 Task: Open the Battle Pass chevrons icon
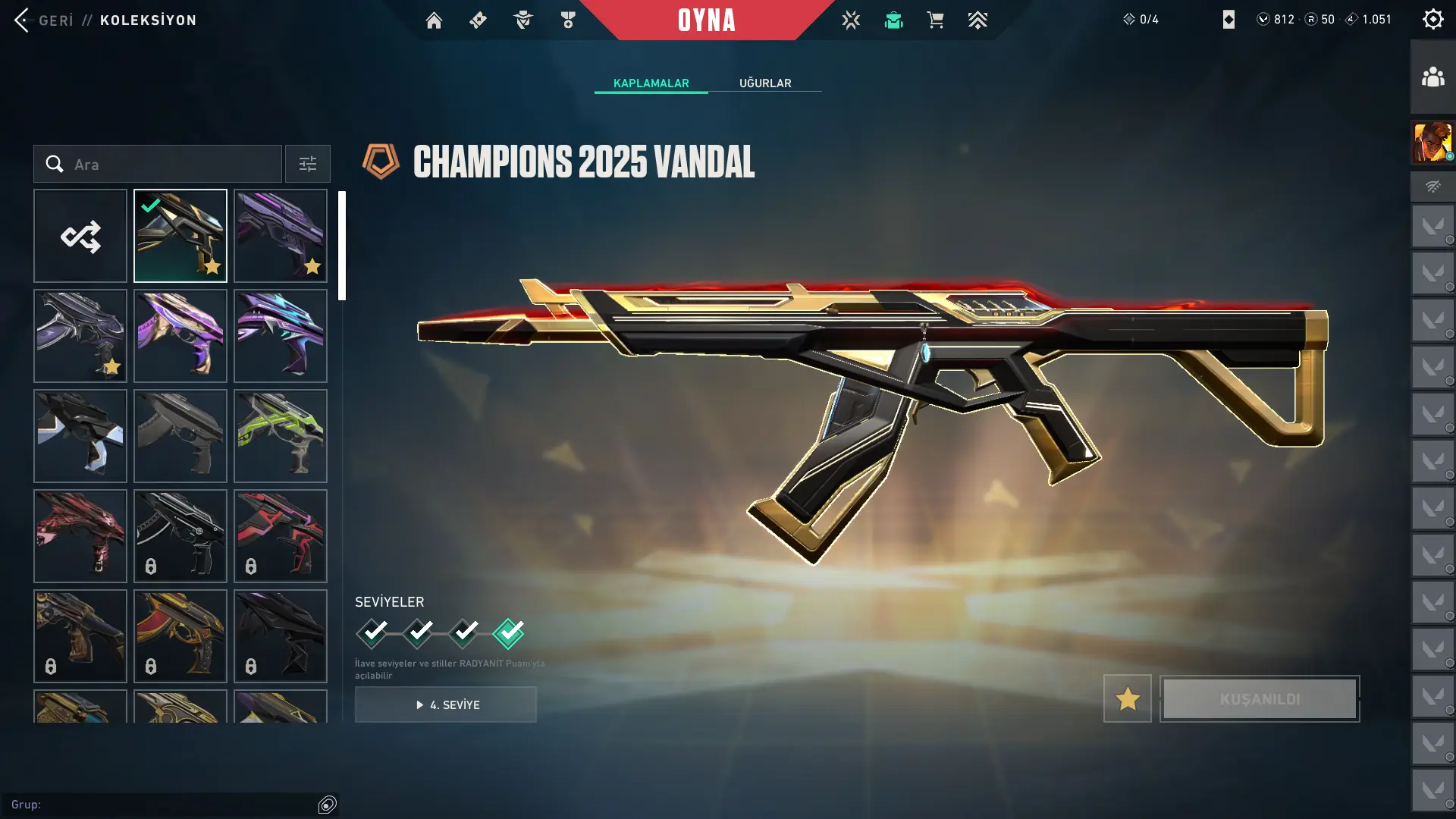(x=978, y=20)
